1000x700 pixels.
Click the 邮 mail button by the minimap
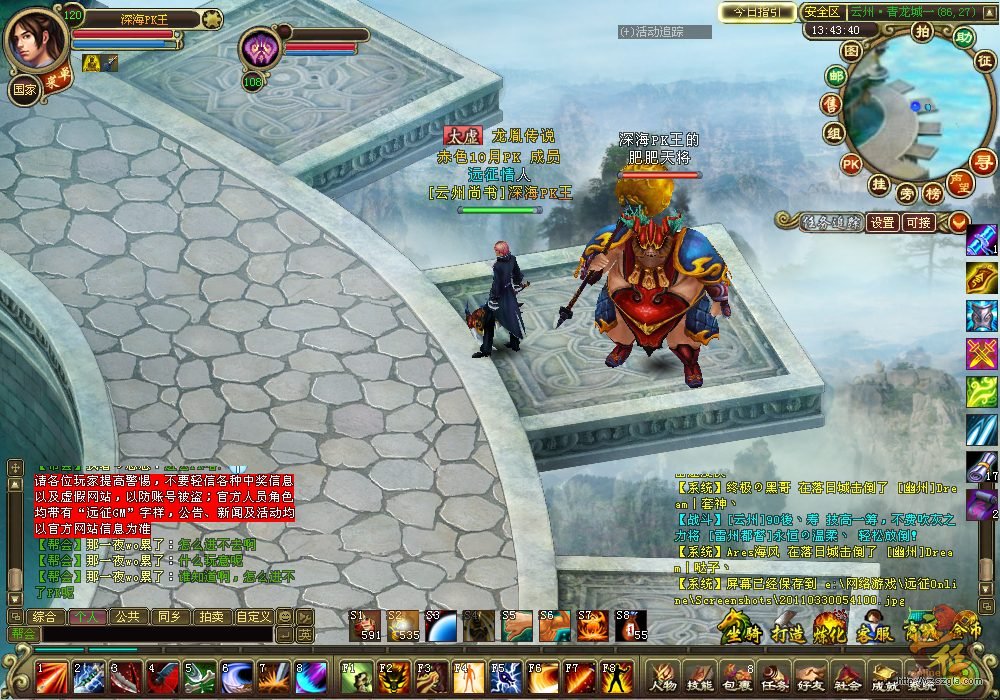click(x=836, y=77)
